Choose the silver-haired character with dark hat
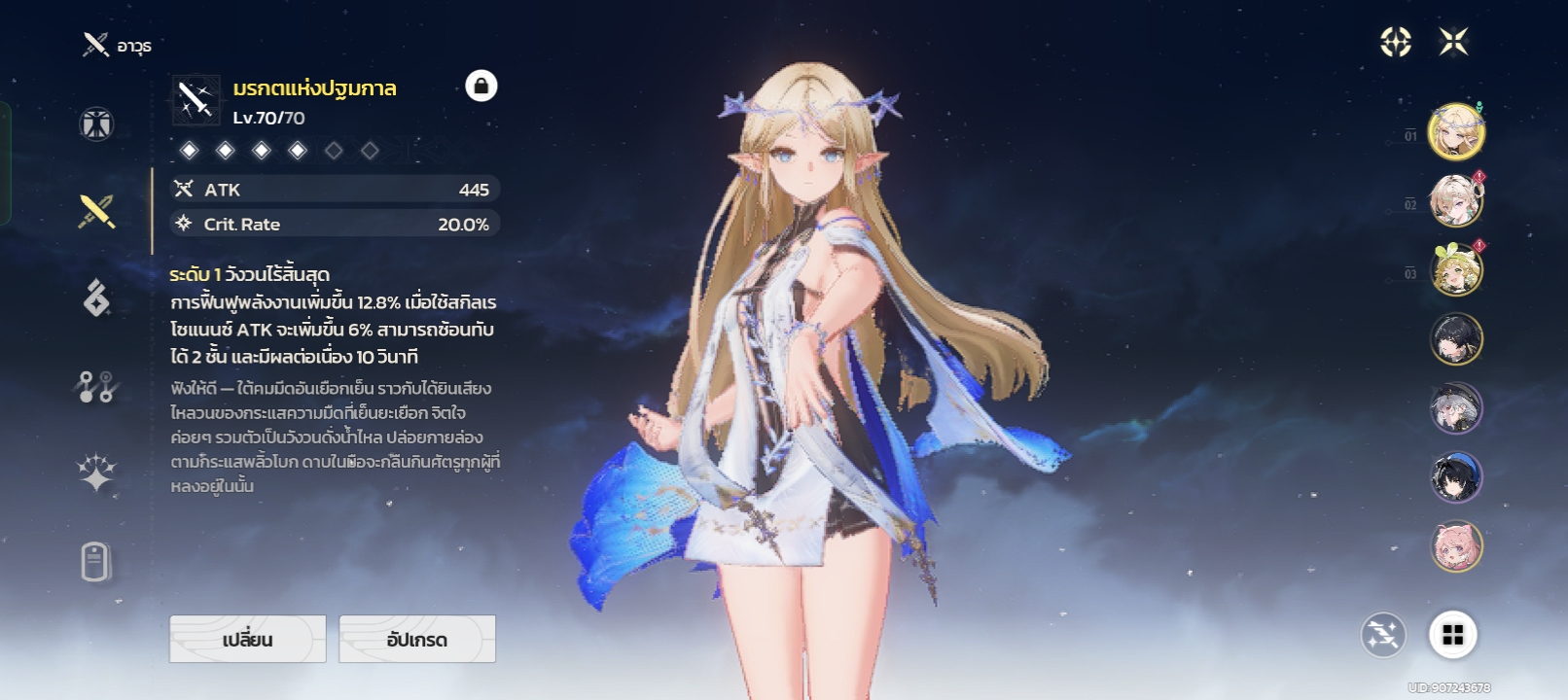This screenshot has width=1568, height=700. [1455, 408]
